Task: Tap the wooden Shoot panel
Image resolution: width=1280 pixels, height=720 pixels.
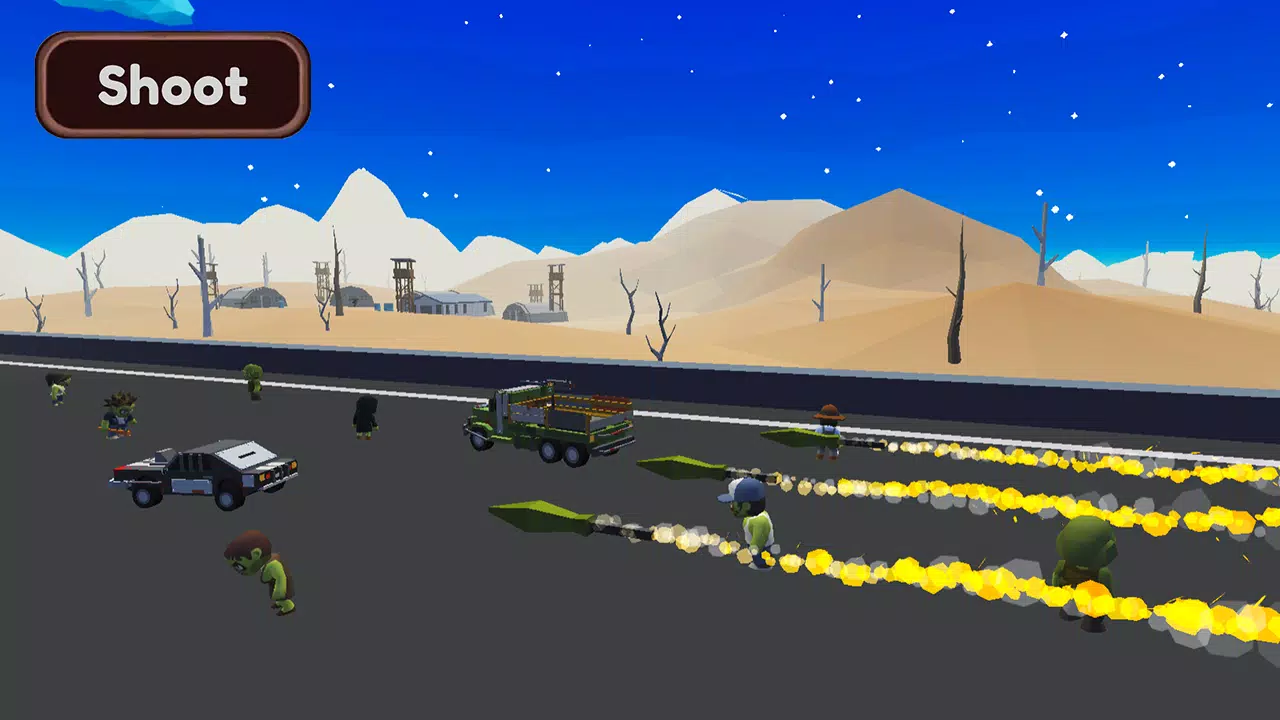Action: pos(170,85)
